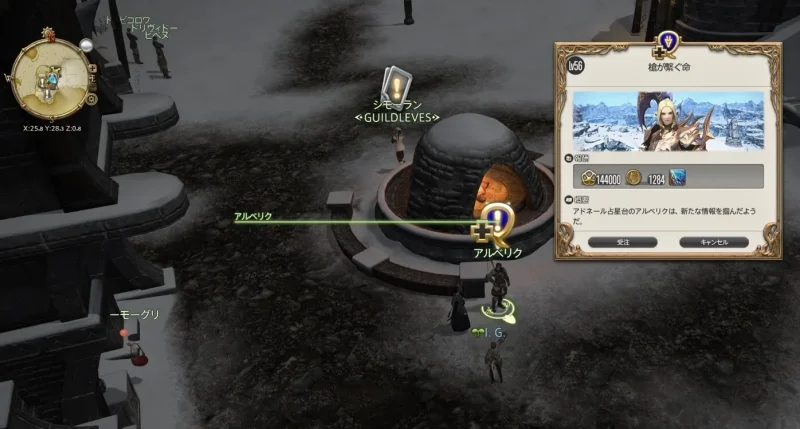Viewport: 800px width, 429px height.
Task: Zoom out the minimap with the minus button
Action: click(x=93, y=87)
